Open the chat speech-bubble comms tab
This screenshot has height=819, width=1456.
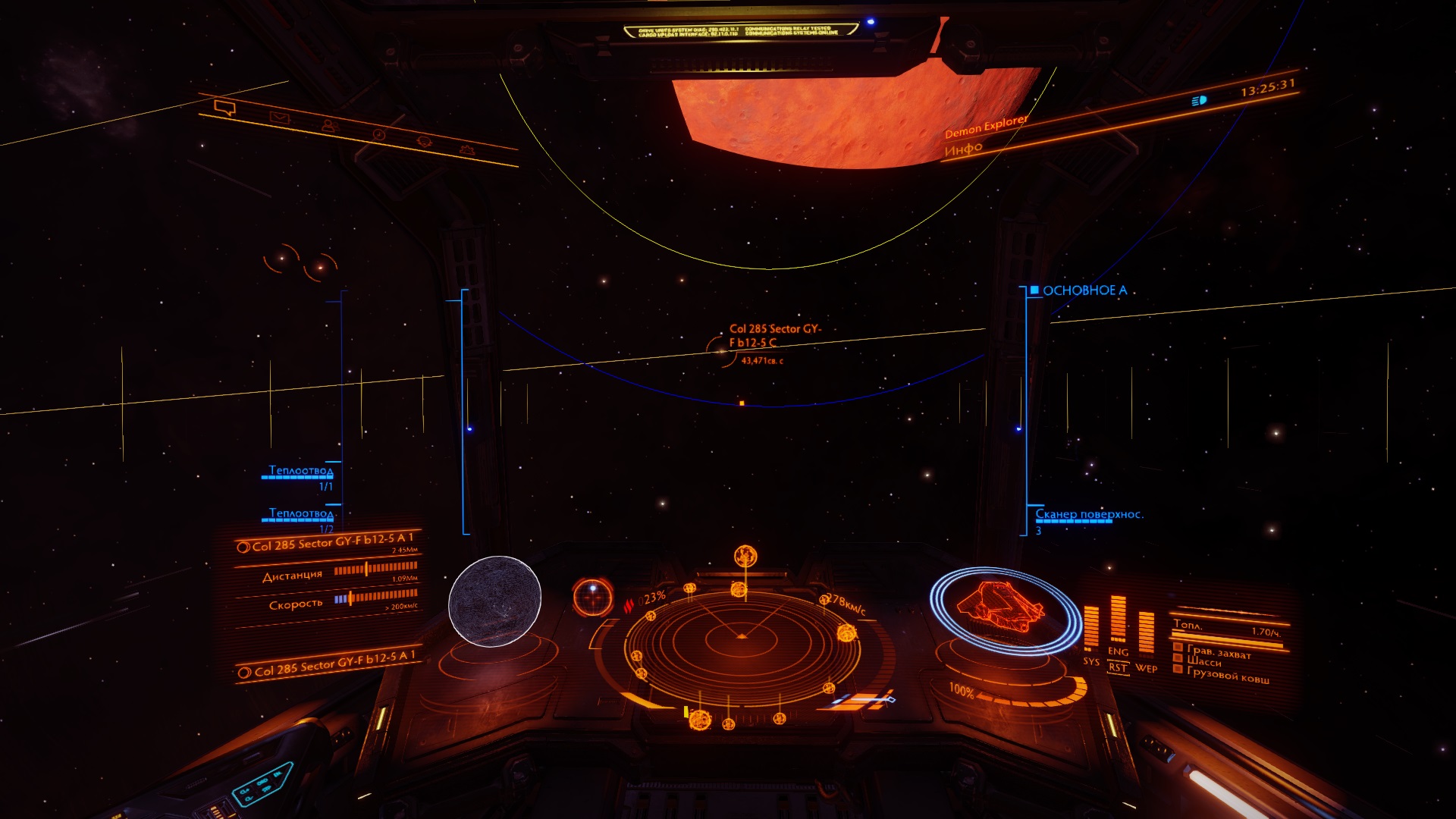pyautogui.click(x=225, y=108)
